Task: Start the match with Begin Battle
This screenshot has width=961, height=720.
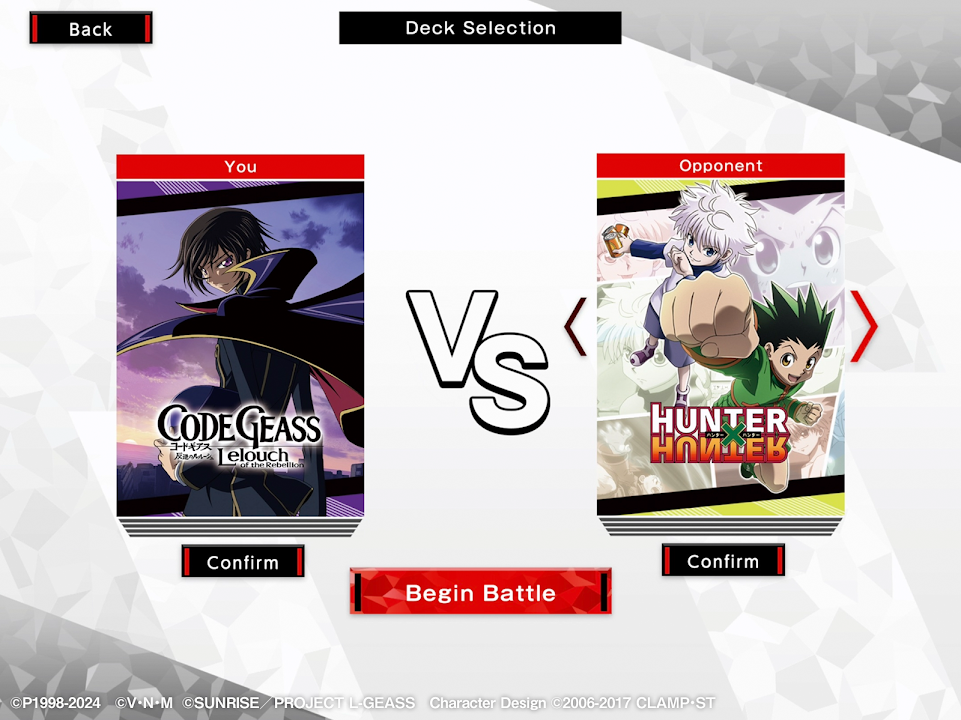Action: pos(480,592)
